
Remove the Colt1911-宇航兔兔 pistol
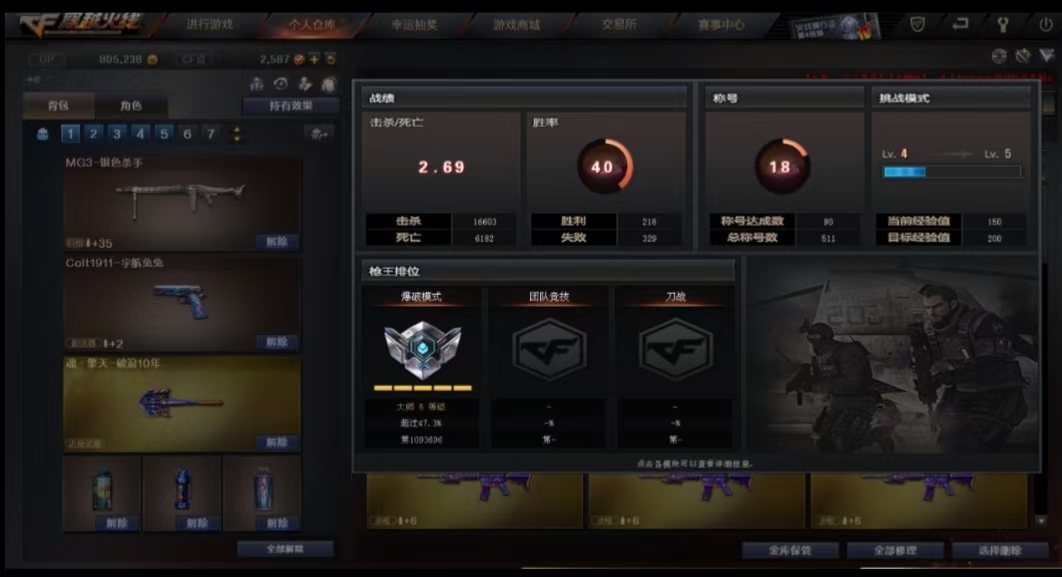(276, 342)
